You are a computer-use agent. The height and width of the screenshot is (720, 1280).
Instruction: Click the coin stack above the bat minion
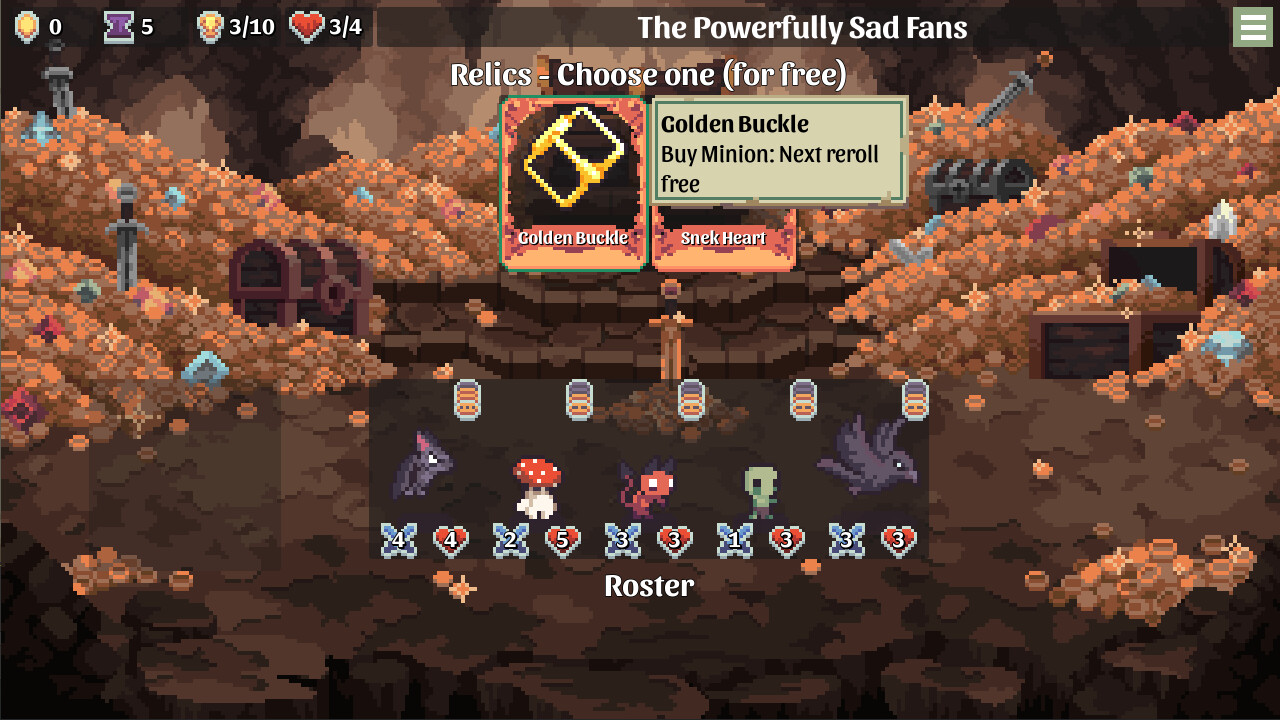(x=466, y=399)
